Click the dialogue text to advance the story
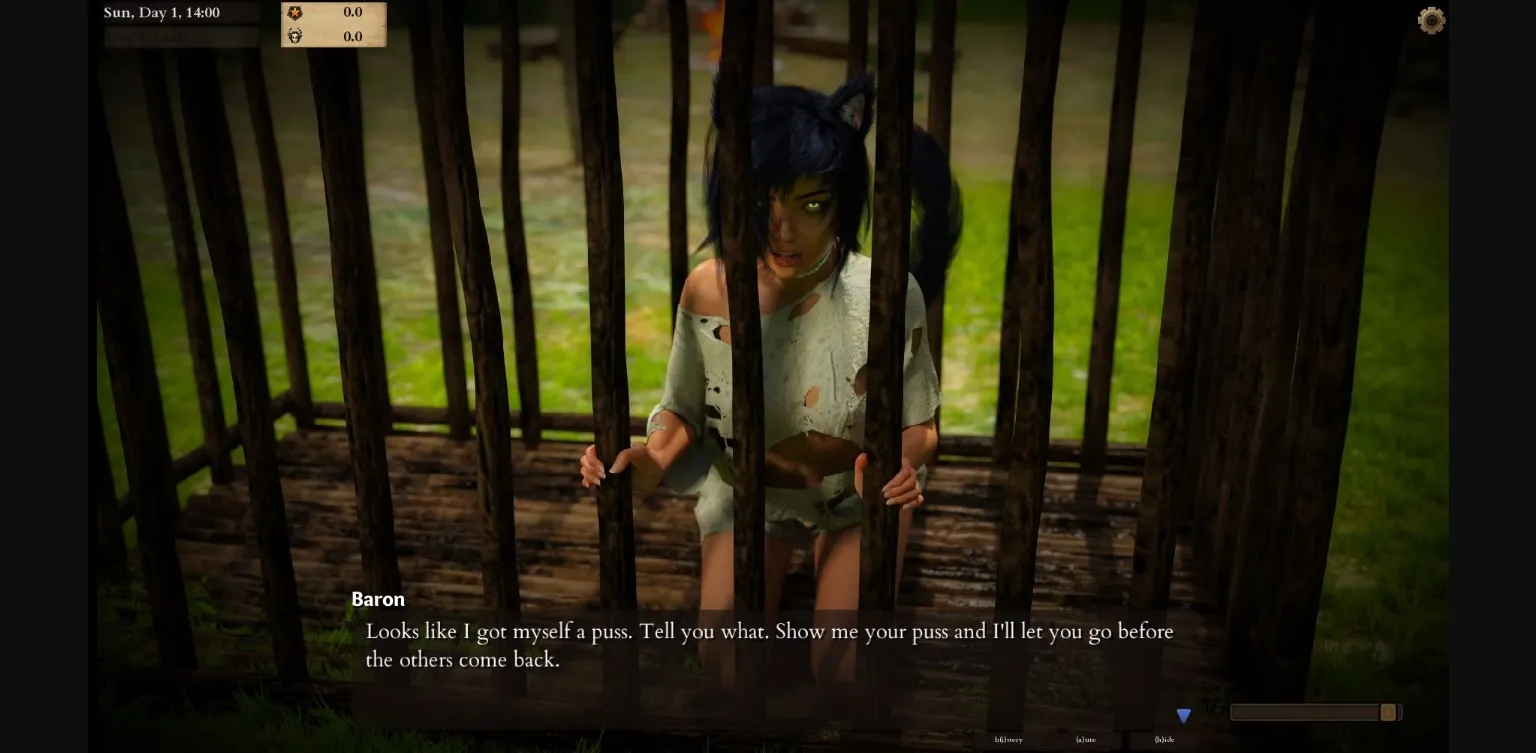This screenshot has height=753, width=1536. [769, 645]
